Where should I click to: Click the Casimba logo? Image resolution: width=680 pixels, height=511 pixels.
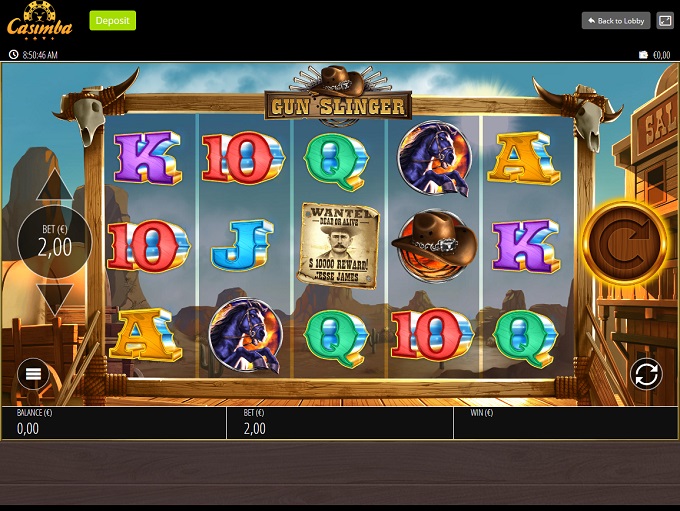click(40, 20)
